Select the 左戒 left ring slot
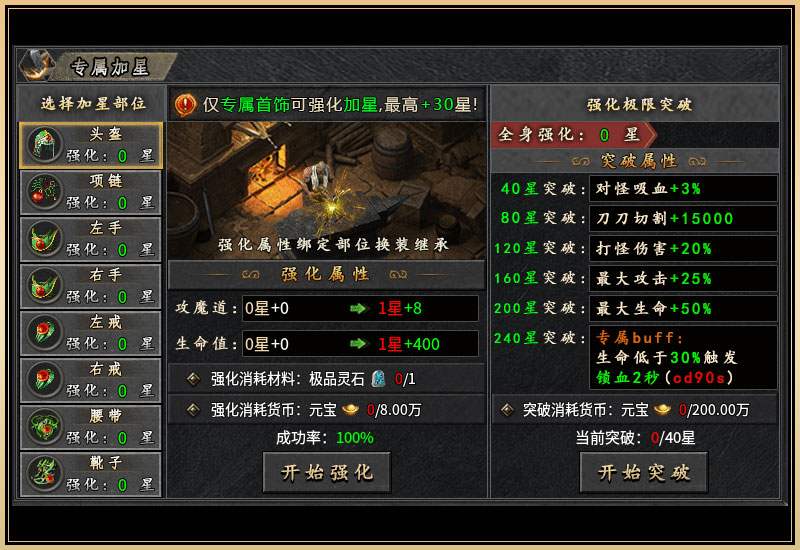The image size is (800, 550). (90, 334)
